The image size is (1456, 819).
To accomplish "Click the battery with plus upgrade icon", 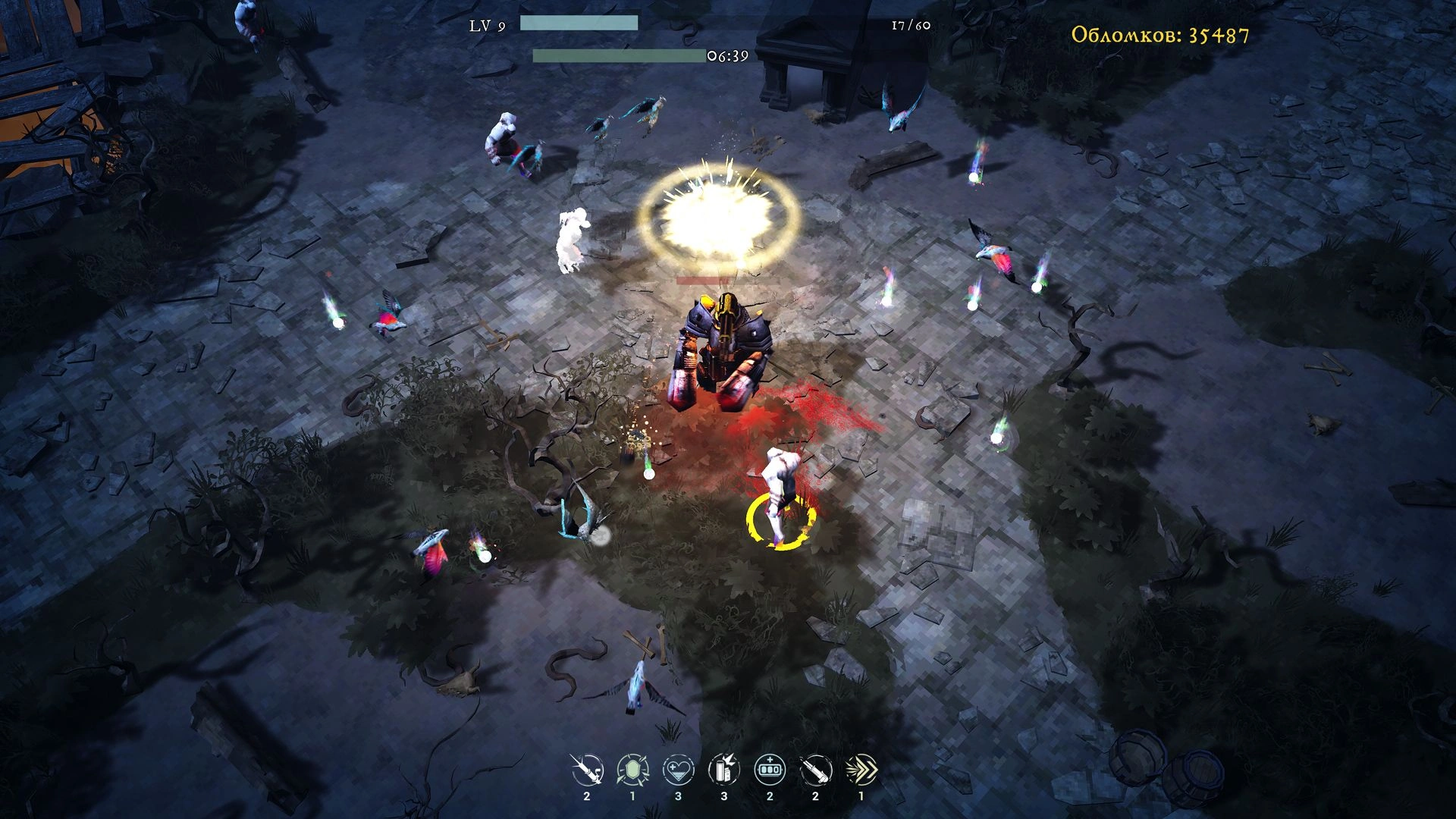I will (x=770, y=770).
